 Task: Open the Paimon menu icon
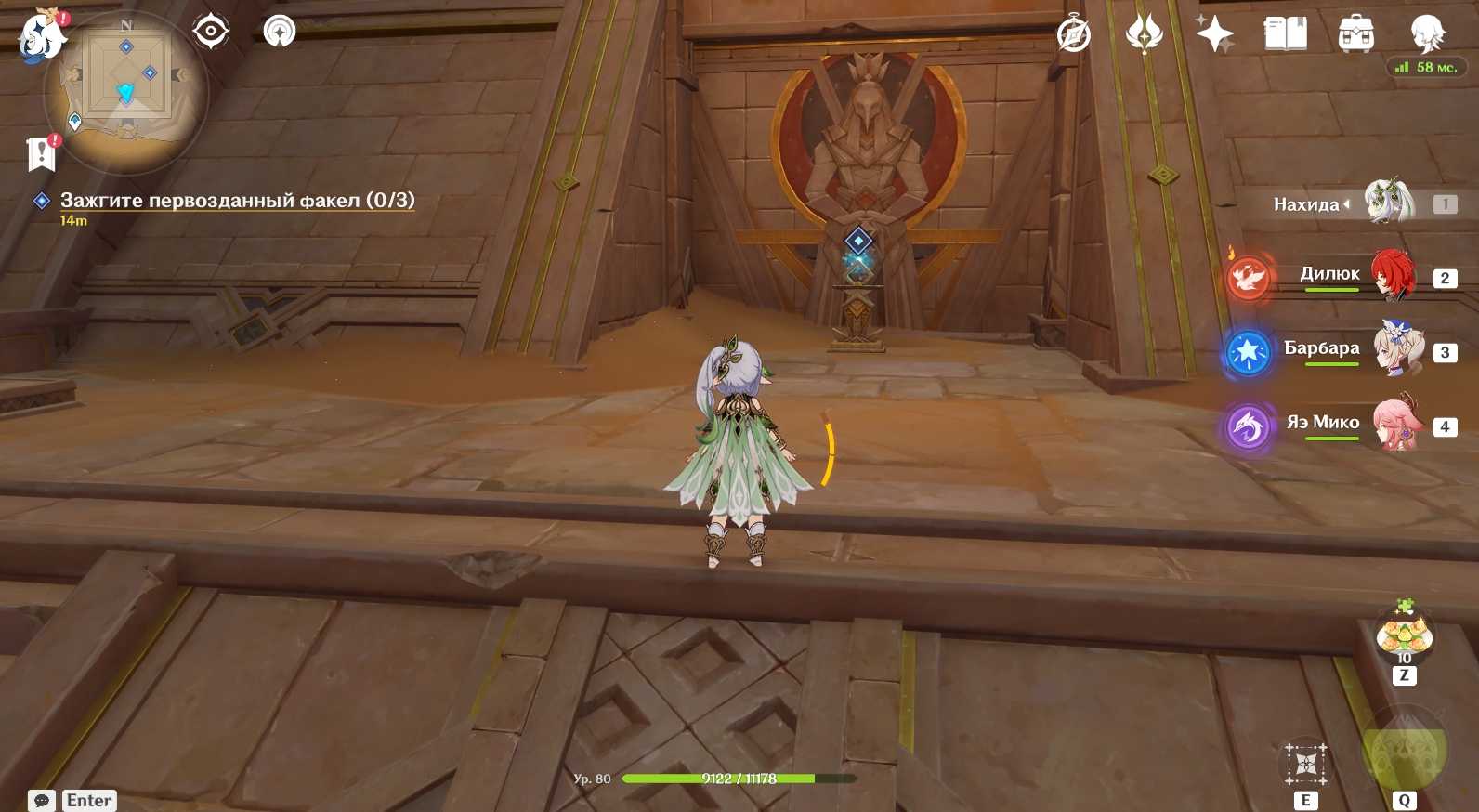[42, 37]
